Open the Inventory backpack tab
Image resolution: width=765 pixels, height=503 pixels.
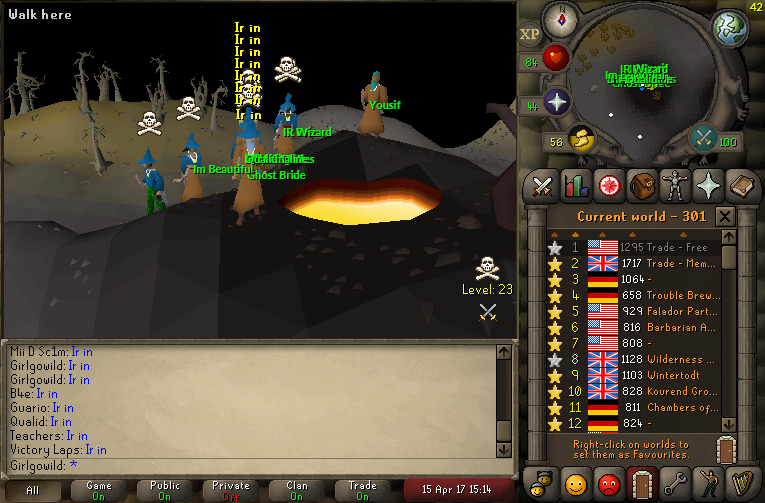click(x=641, y=185)
